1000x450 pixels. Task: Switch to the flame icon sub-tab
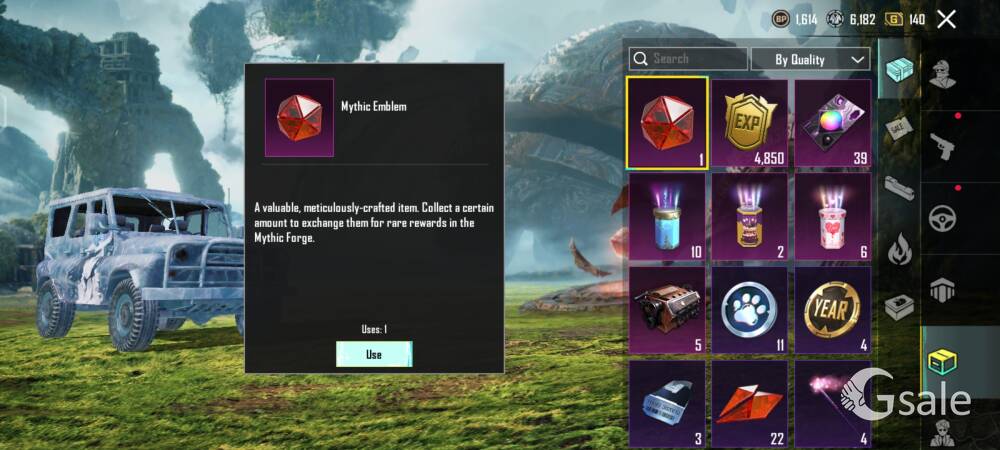[899, 248]
